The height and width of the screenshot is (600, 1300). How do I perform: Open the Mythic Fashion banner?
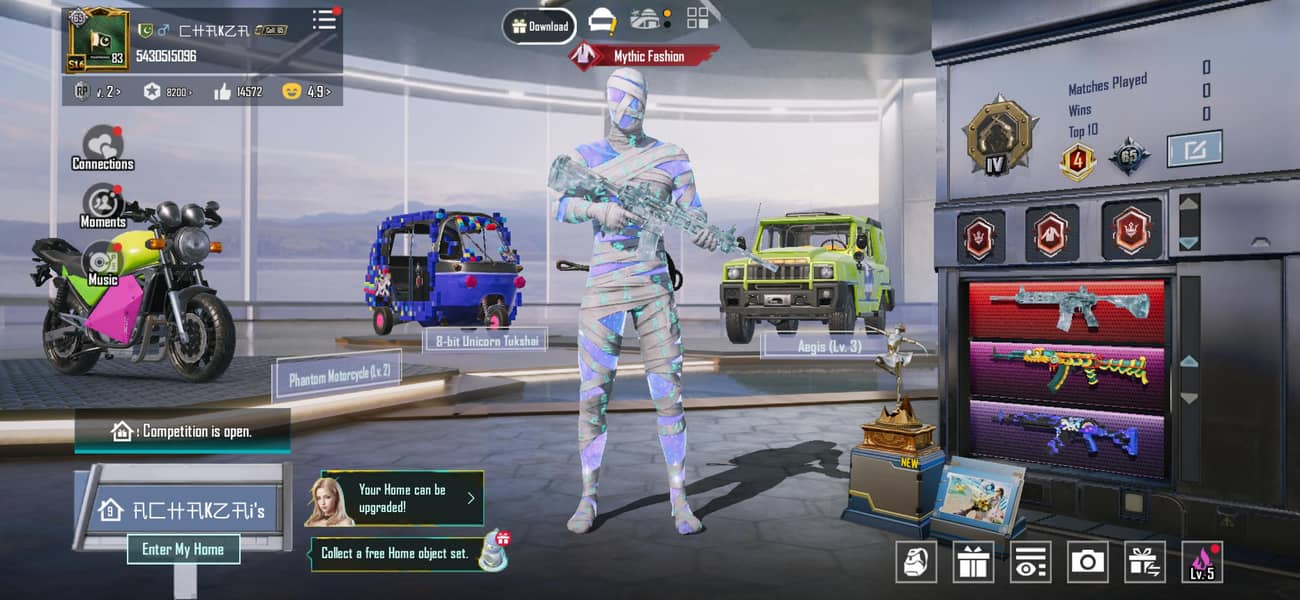click(644, 56)
